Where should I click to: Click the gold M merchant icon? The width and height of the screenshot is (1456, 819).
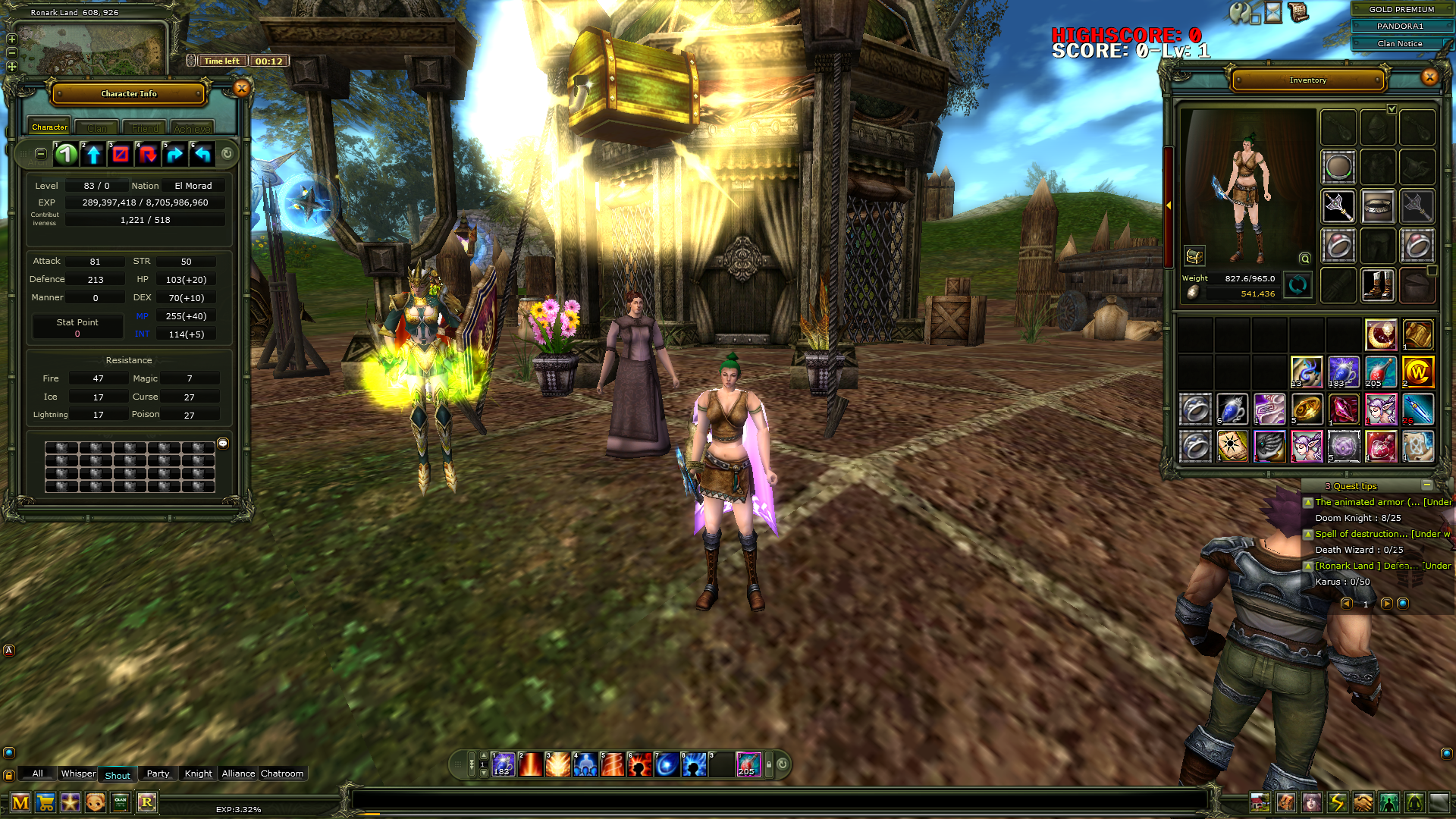21,802
